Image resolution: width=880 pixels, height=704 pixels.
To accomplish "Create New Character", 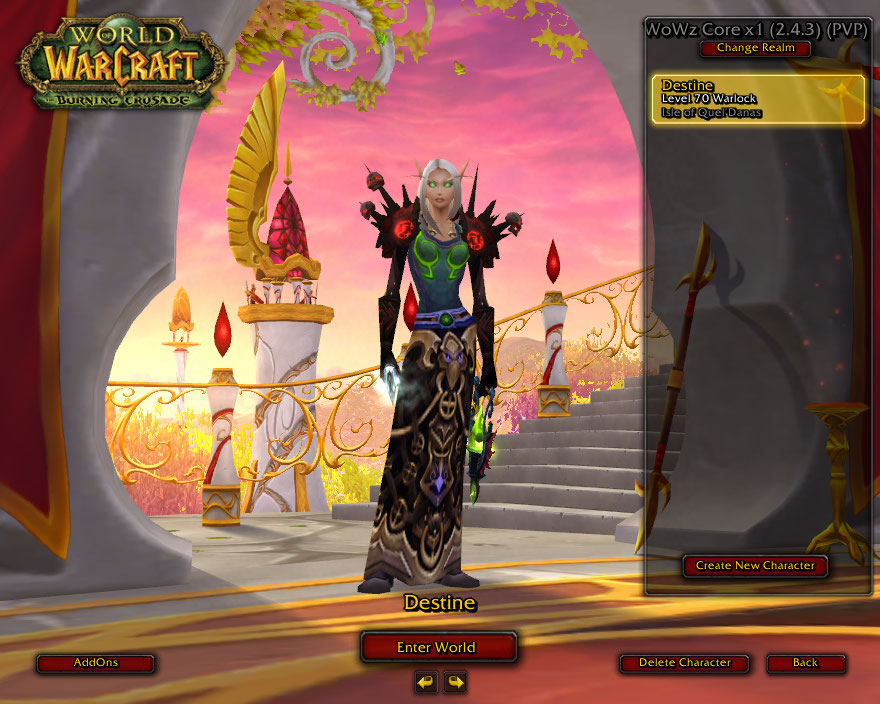I will [755, 565].
